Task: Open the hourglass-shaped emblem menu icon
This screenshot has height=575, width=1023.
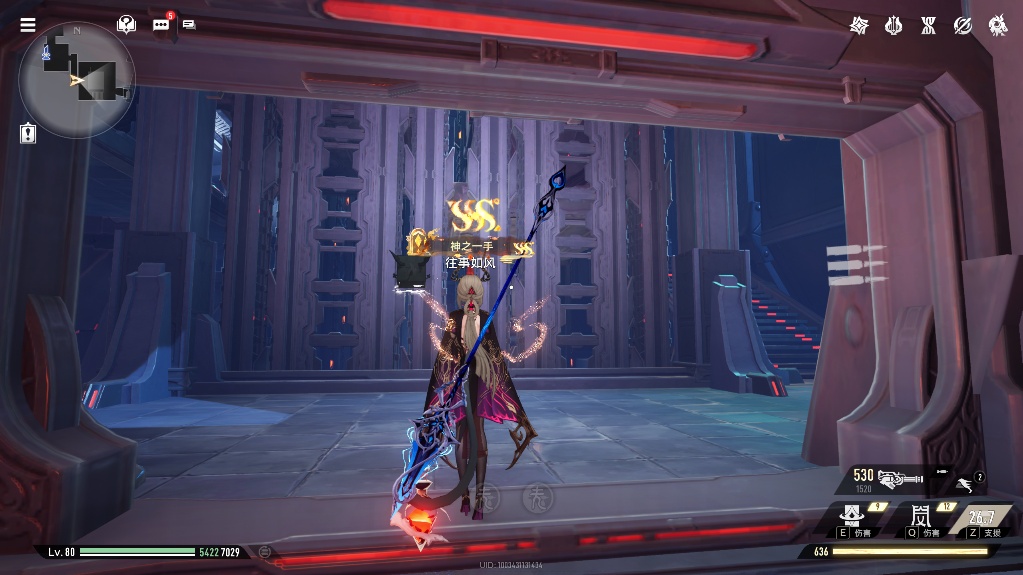Action: point(928,25)
